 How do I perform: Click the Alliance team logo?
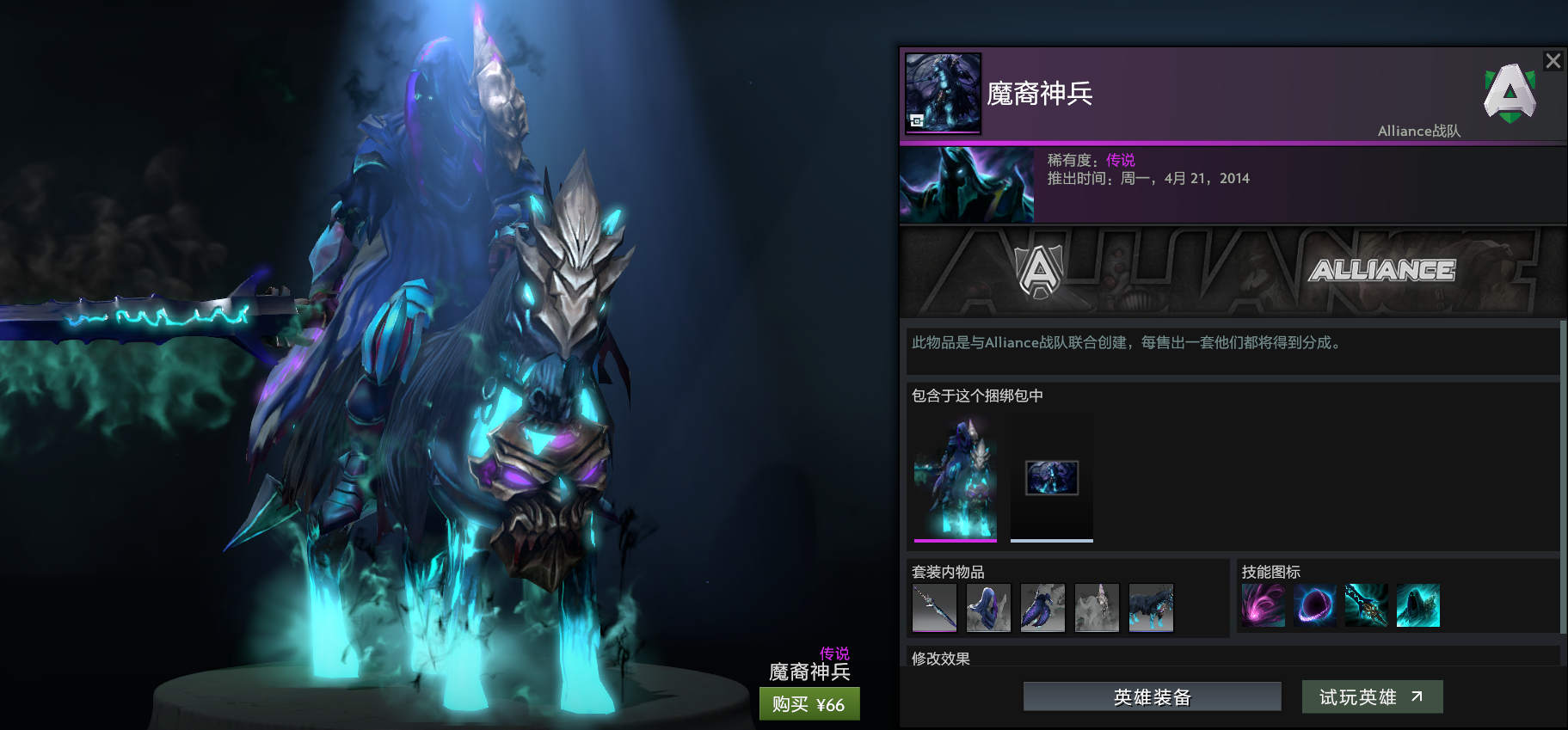click(1510, 95)
